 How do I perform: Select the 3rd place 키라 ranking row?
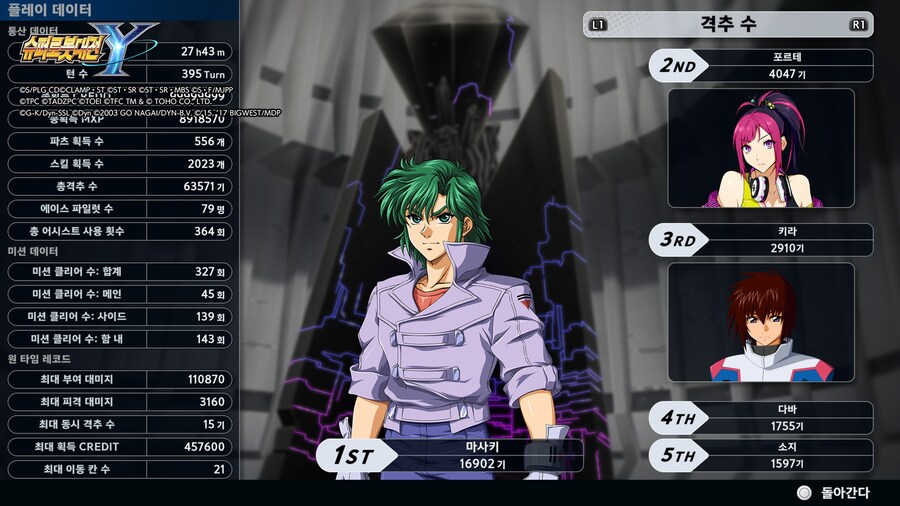(x=761, y=240)
